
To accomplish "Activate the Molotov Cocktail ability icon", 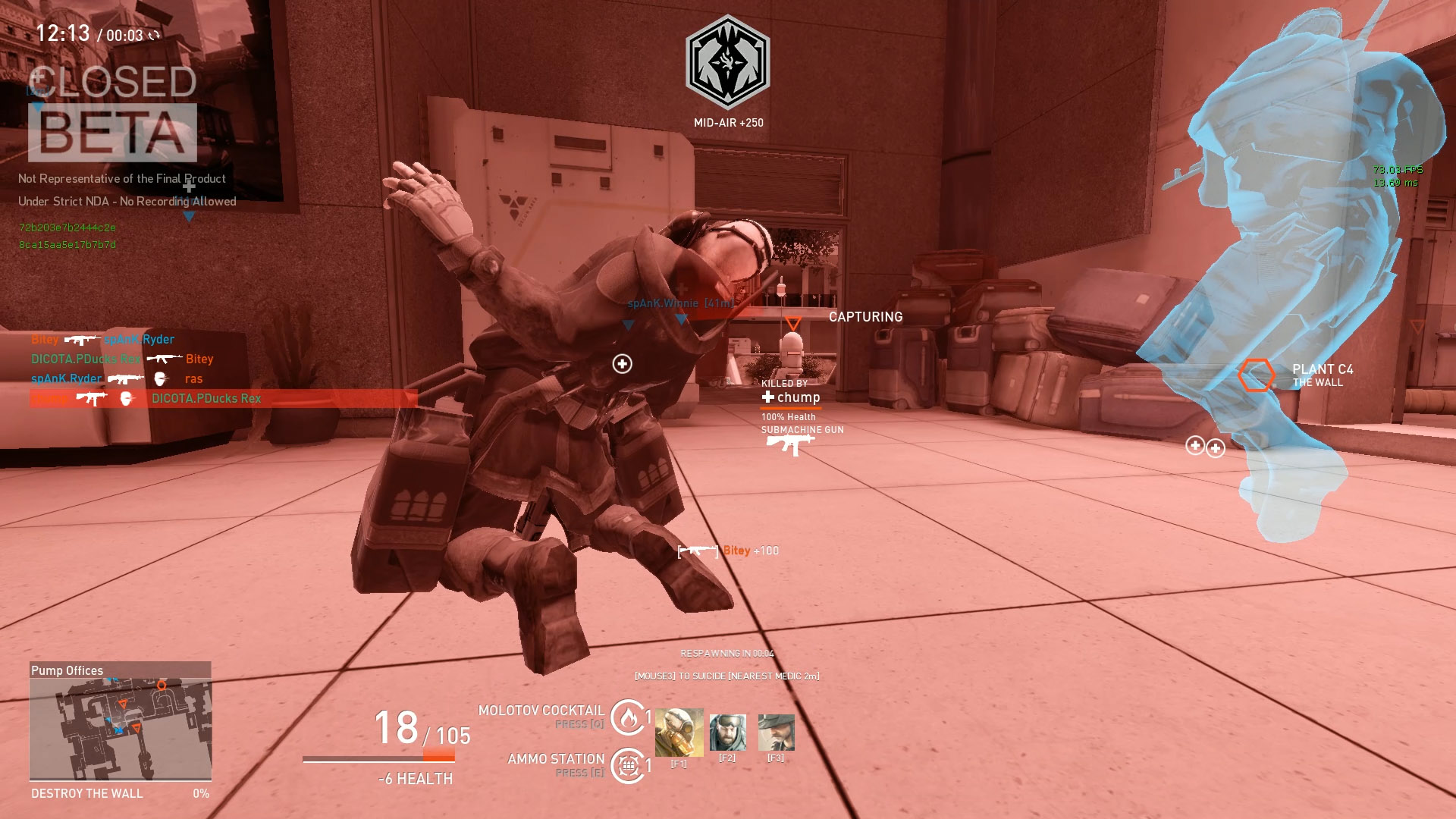I will tap(628, 717).
